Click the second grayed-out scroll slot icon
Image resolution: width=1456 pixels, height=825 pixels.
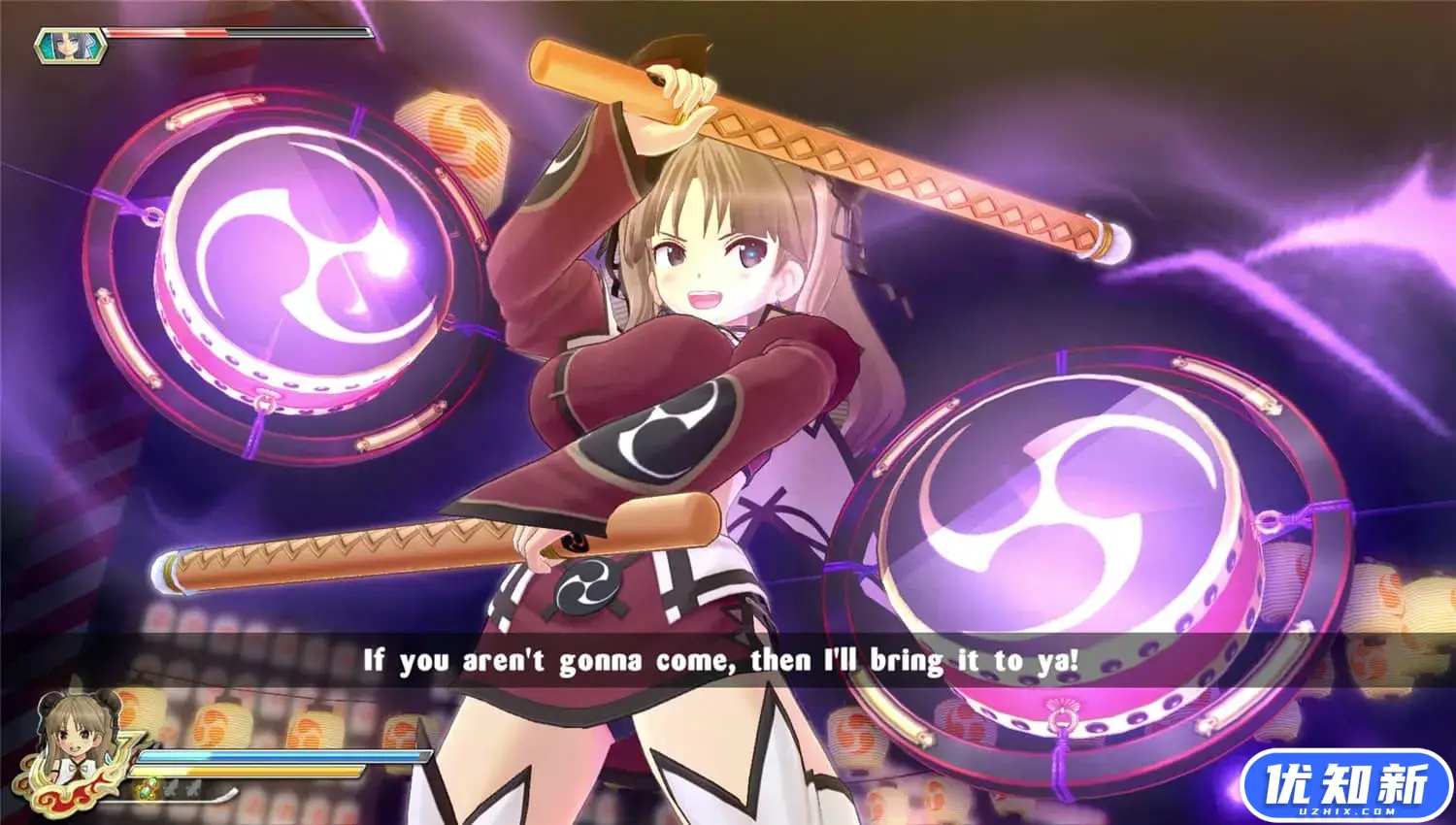[x=192, y=788]
